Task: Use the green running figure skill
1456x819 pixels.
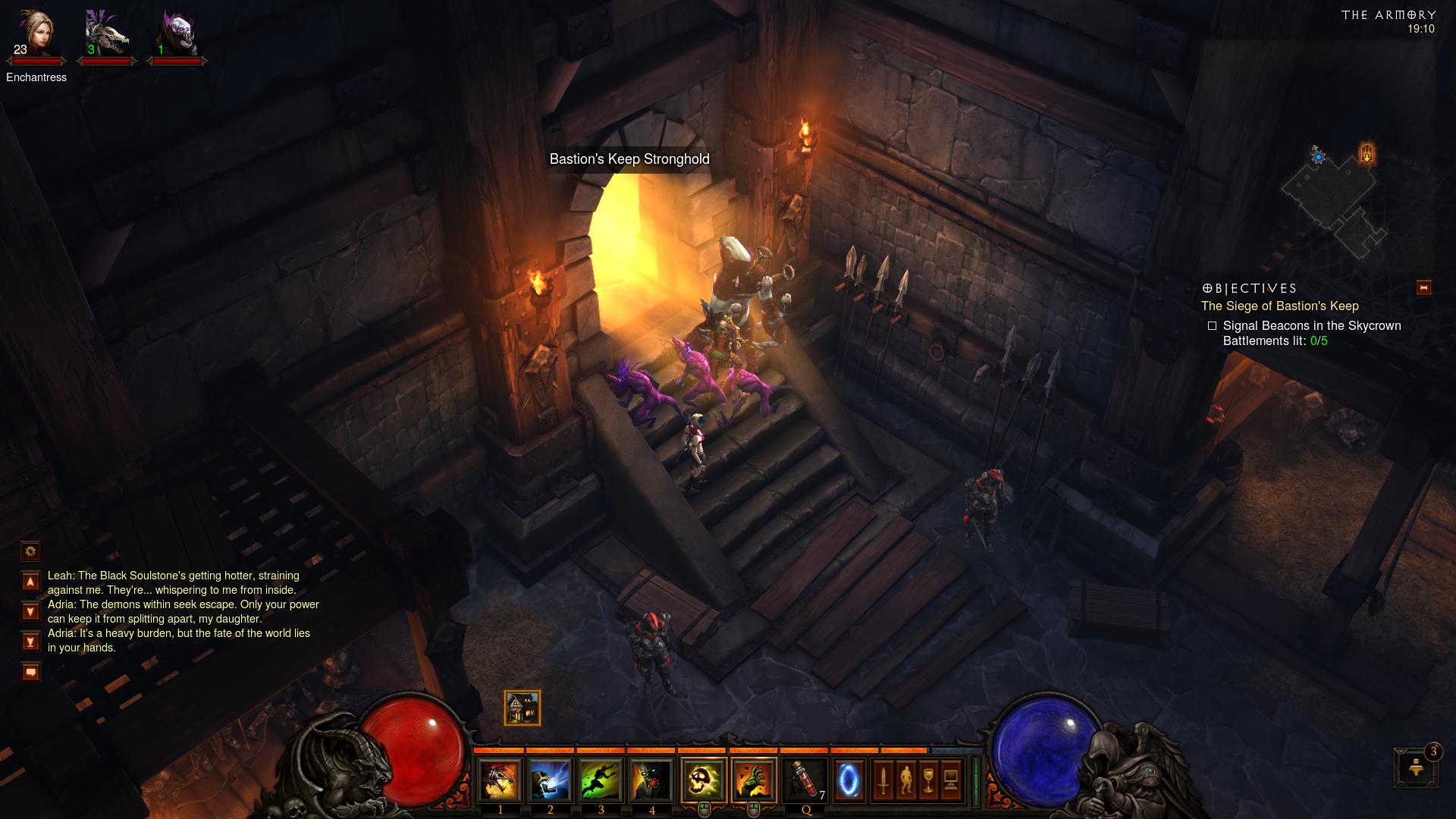Action: 601,780
